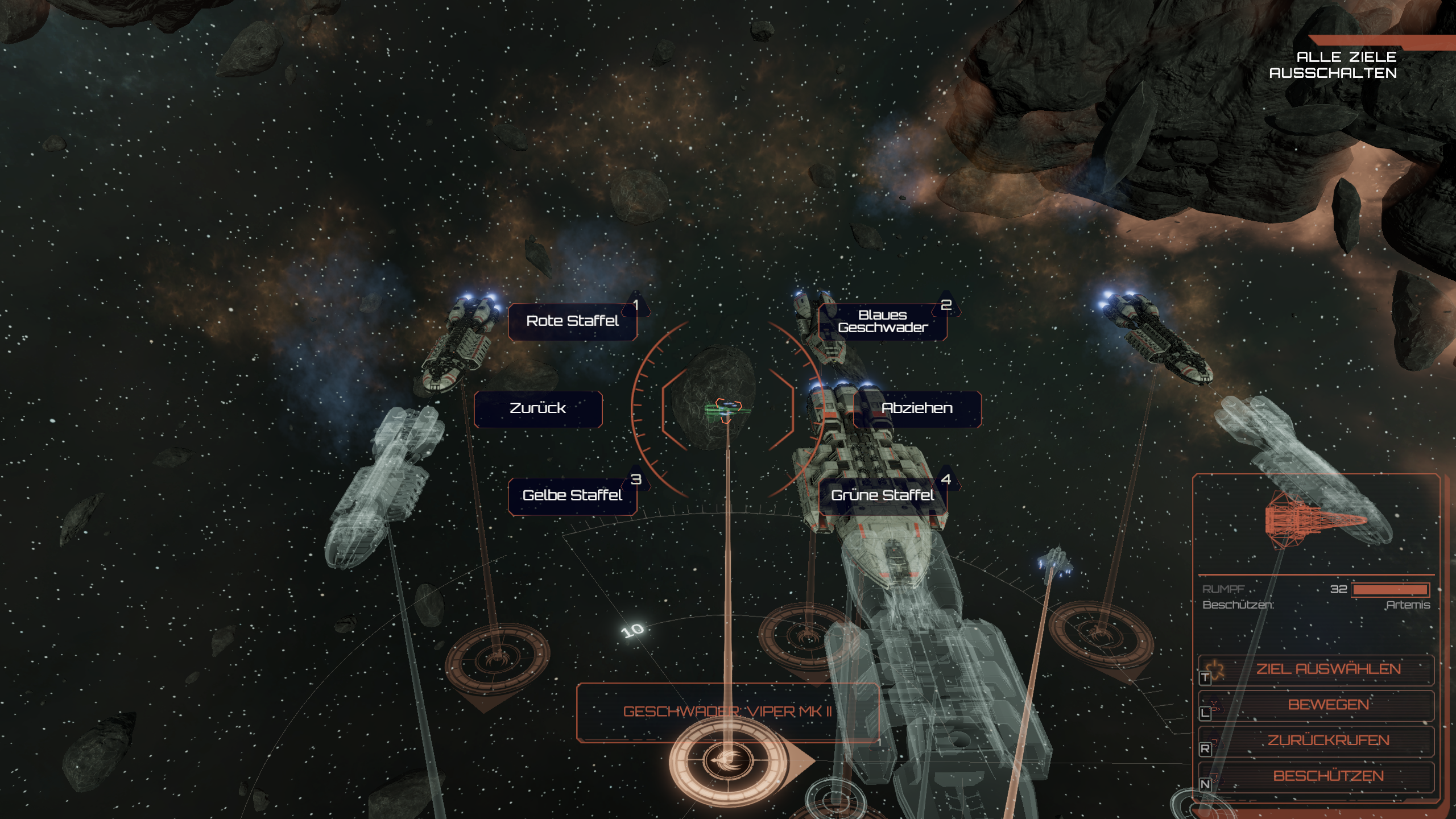Select the Geschwader Viper MK II label

click(x=727, y=712)
